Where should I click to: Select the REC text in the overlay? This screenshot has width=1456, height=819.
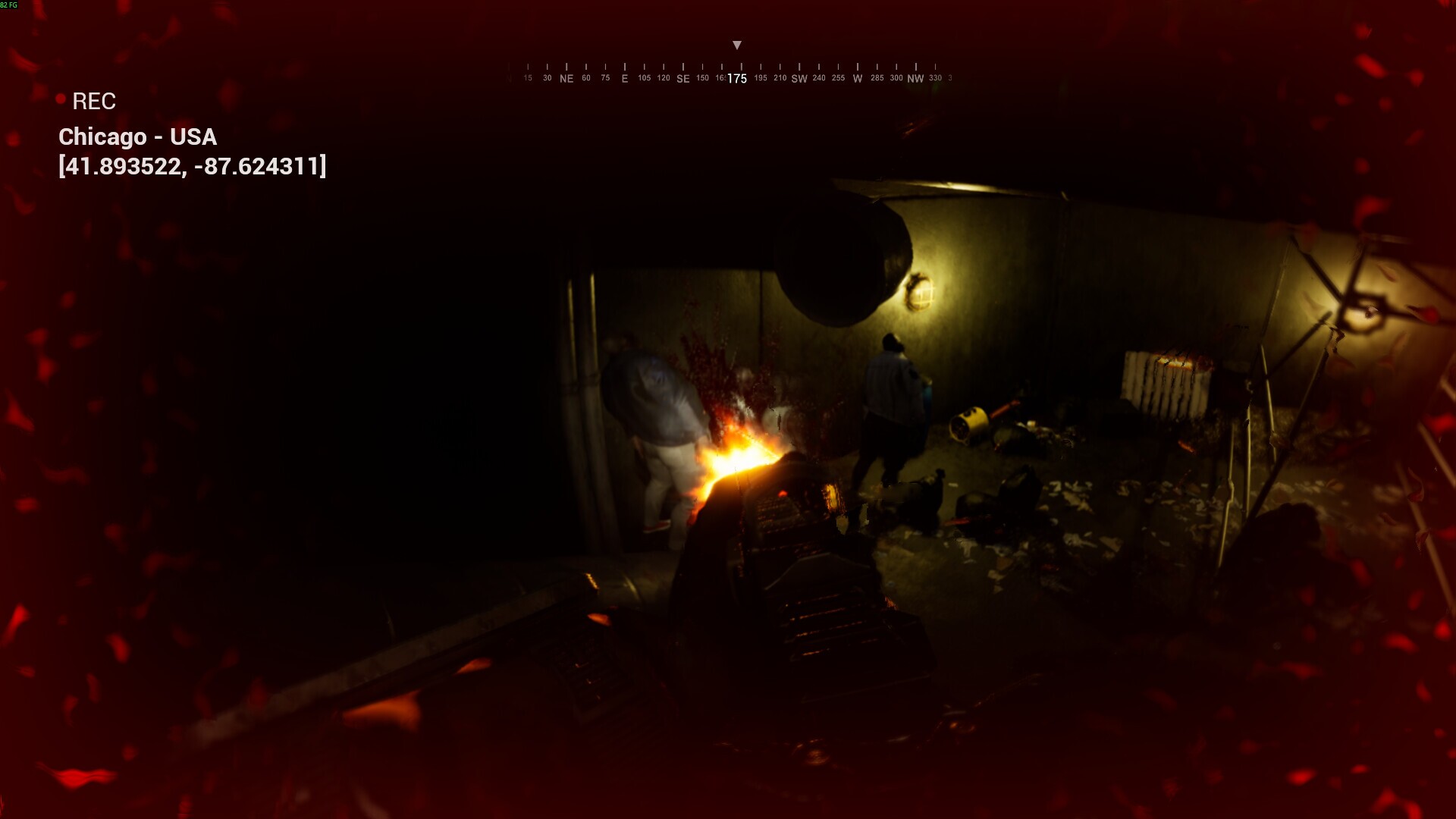94,101
